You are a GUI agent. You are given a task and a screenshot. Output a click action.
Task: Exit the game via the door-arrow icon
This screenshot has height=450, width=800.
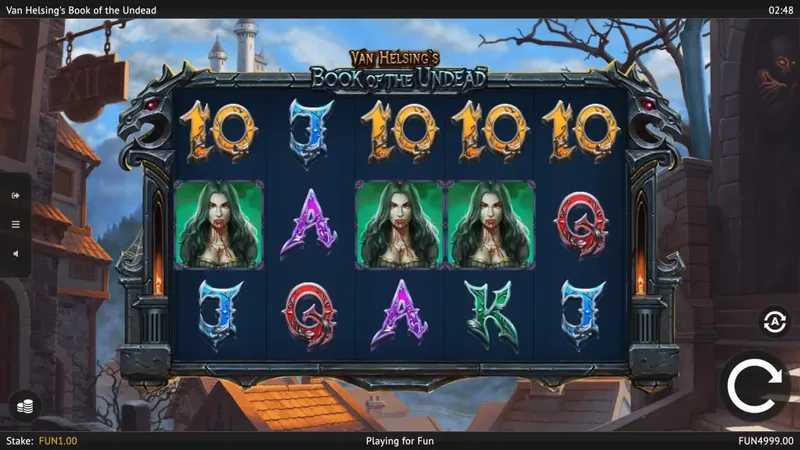(x=15, y=196)
